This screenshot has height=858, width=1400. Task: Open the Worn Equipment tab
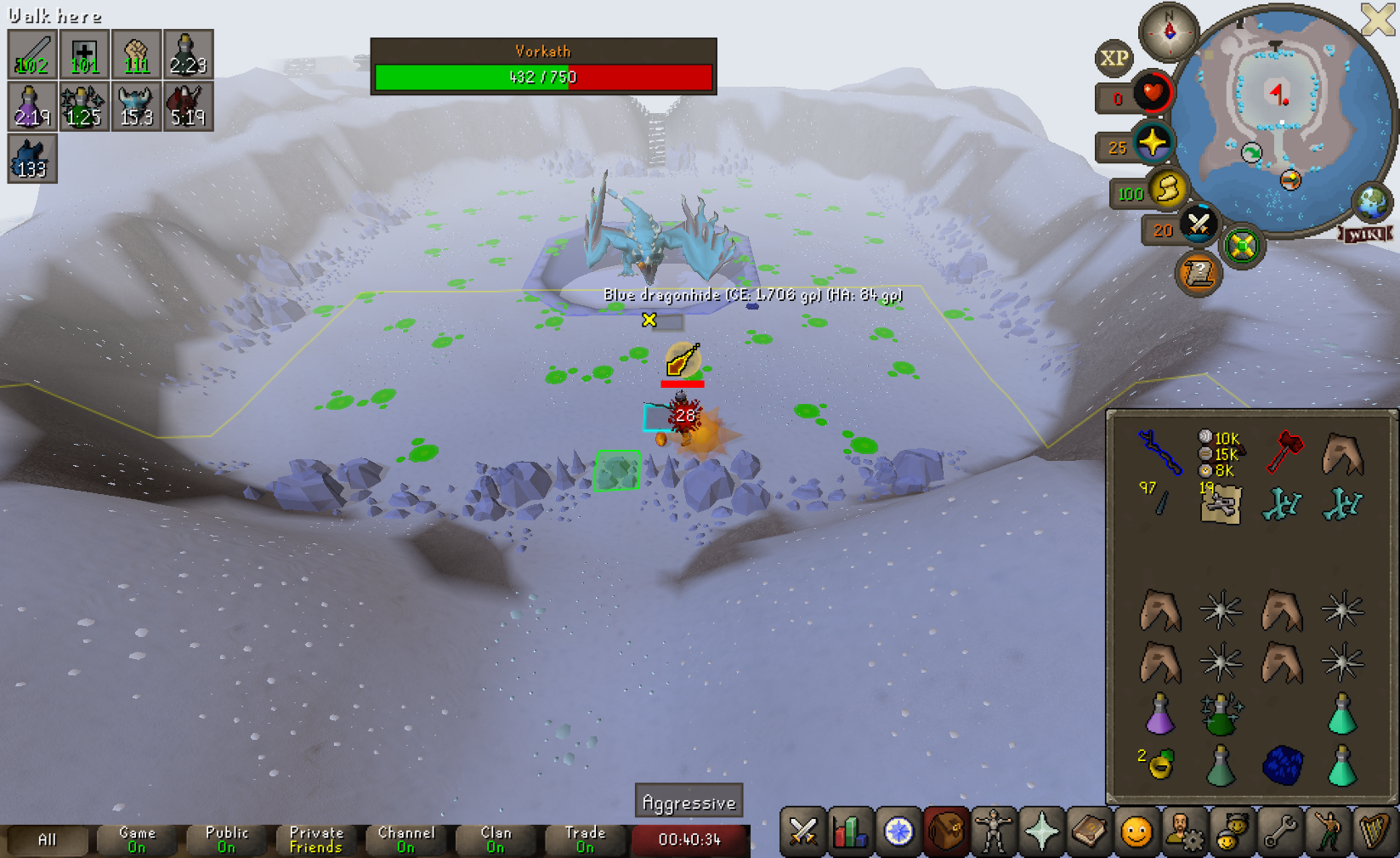(993, 832)
